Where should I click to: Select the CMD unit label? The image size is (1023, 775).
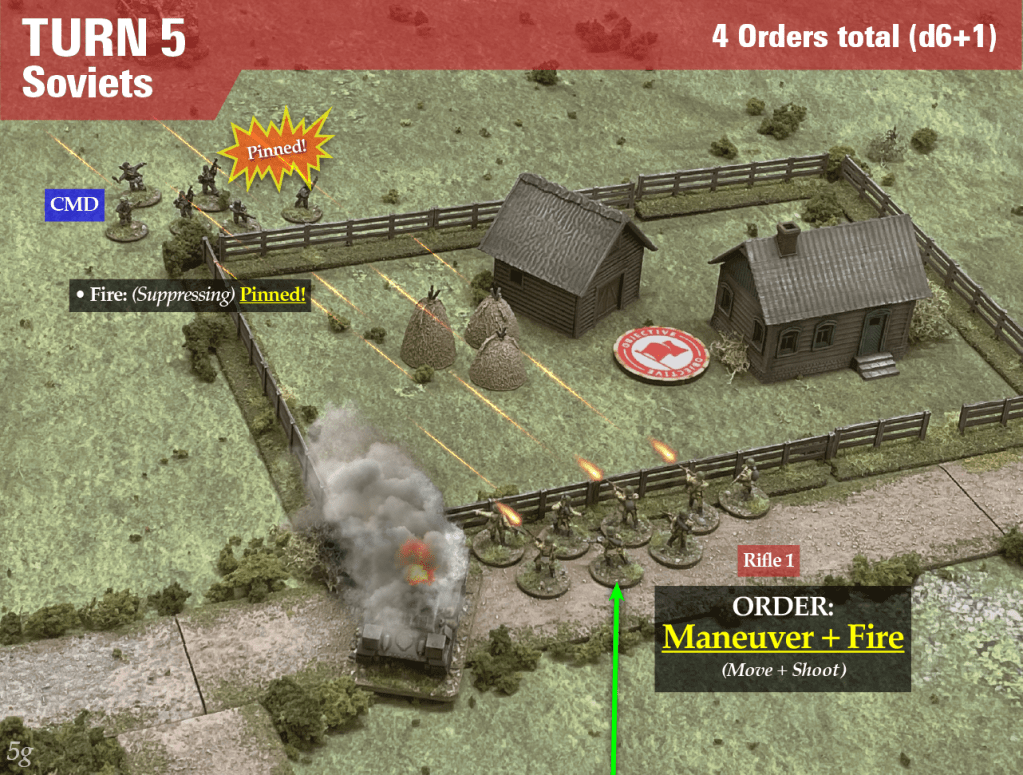(x=75, y=206)
